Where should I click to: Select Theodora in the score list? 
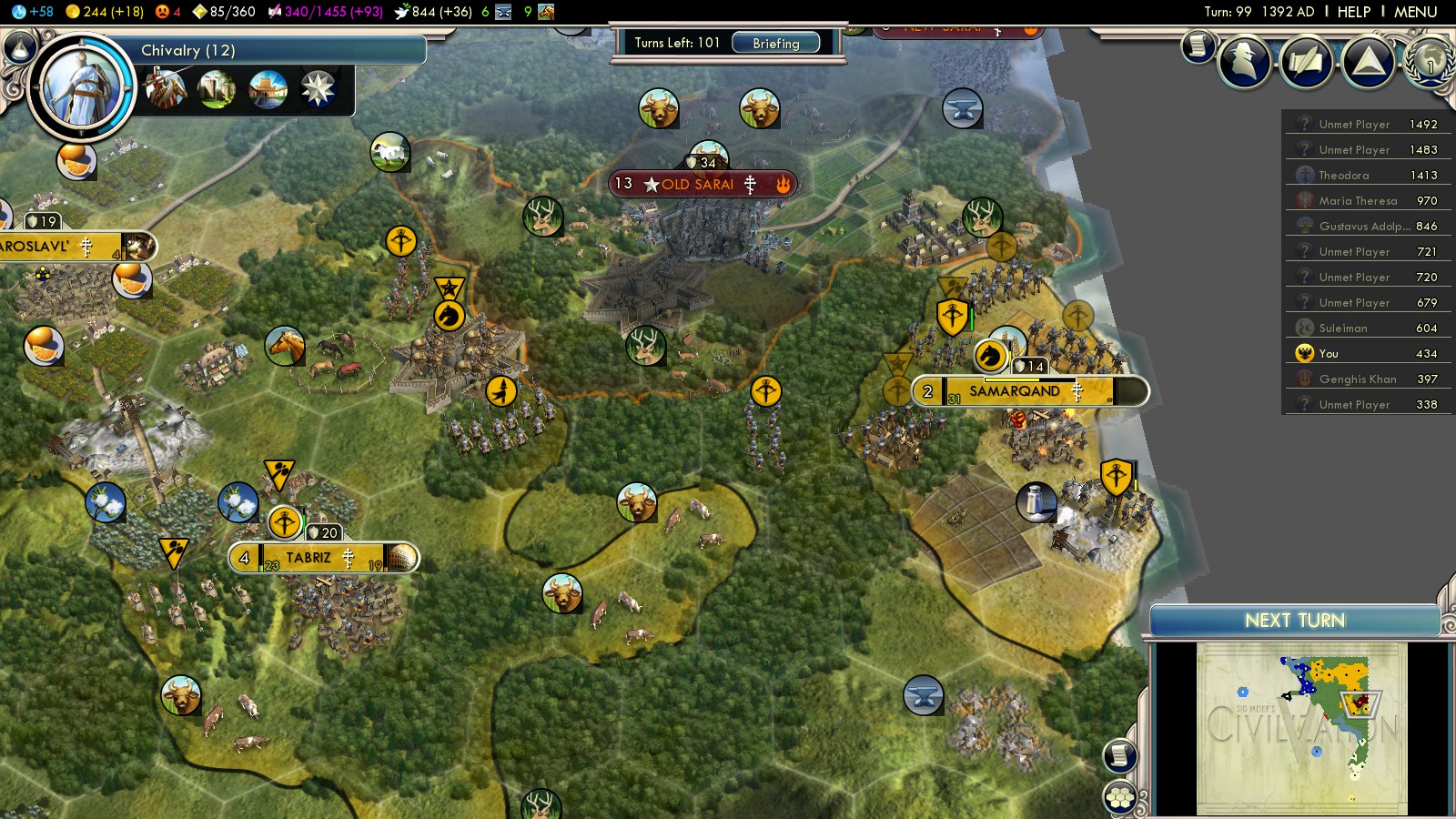pyautogui.click(x=1344, y=176)
